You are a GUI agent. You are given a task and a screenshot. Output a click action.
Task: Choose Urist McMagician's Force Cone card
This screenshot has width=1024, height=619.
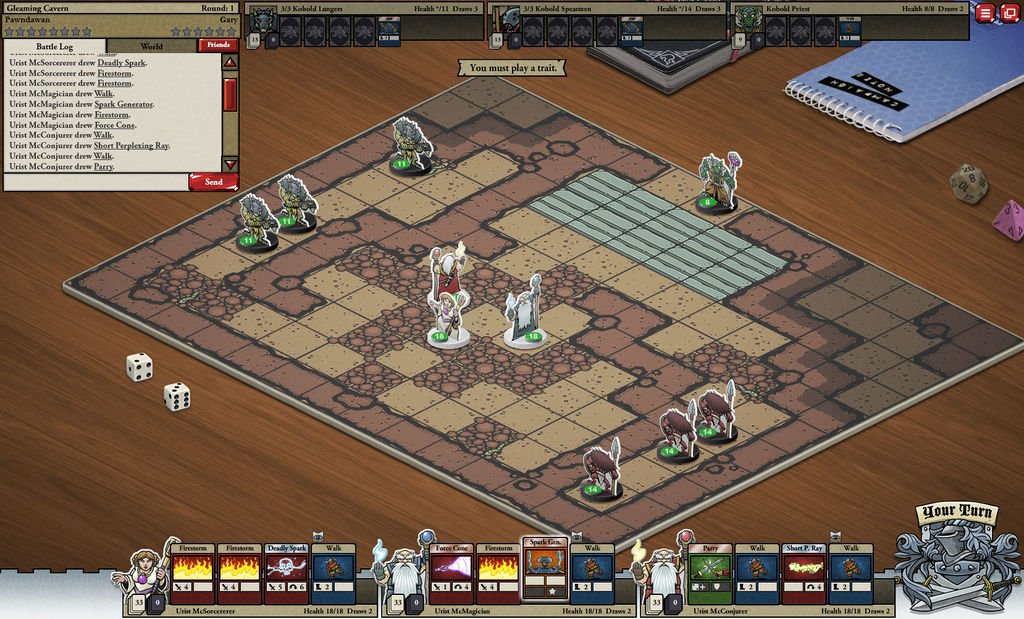tap(452, 573)
